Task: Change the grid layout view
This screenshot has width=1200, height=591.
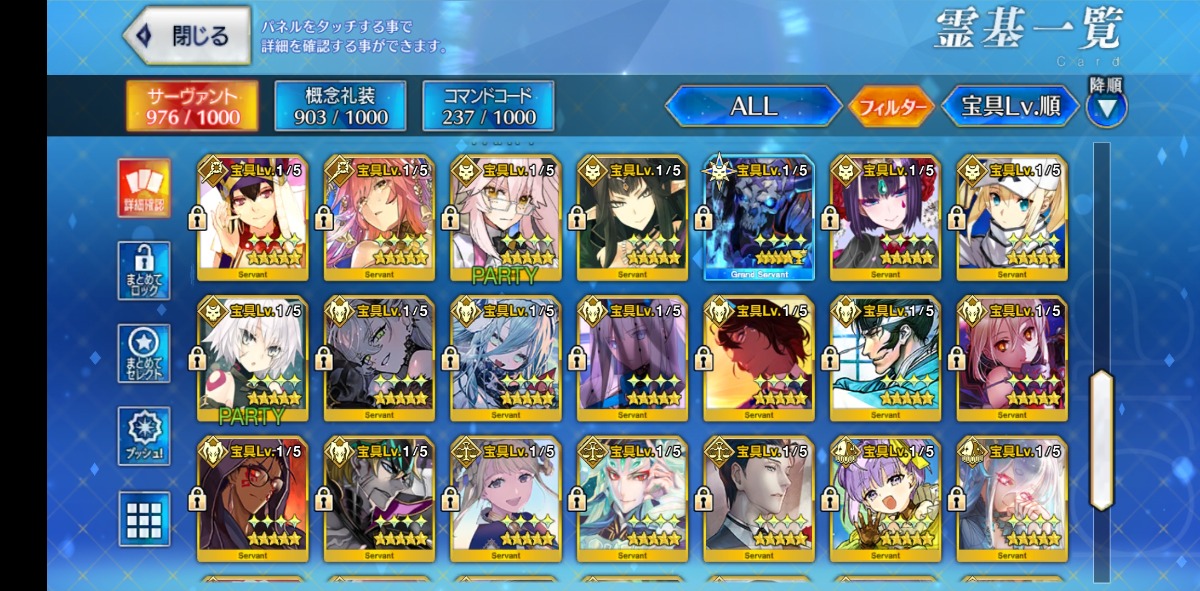Action: coord(144,518)
